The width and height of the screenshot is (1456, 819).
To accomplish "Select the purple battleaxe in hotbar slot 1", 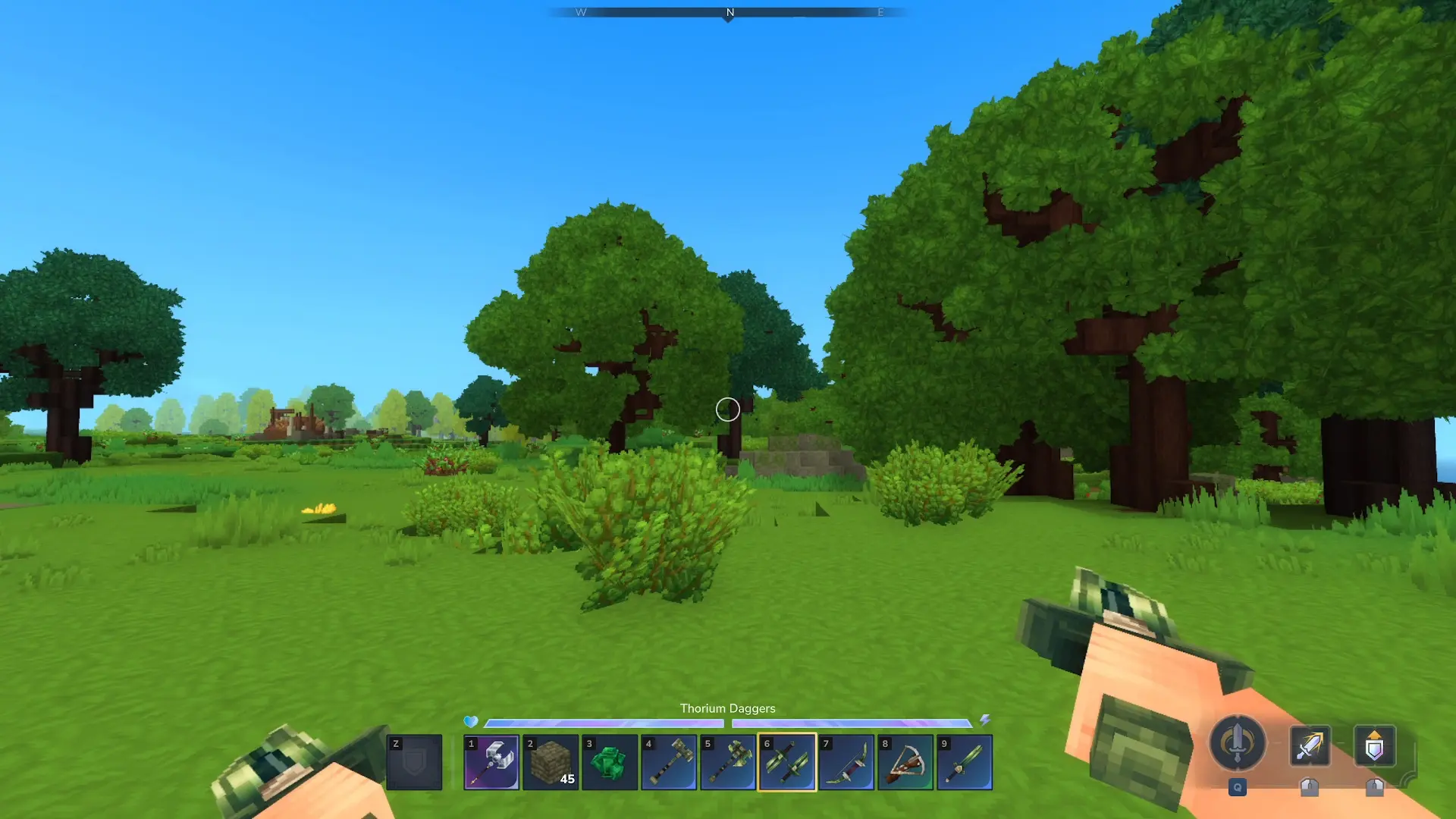I will pos(491,762).
